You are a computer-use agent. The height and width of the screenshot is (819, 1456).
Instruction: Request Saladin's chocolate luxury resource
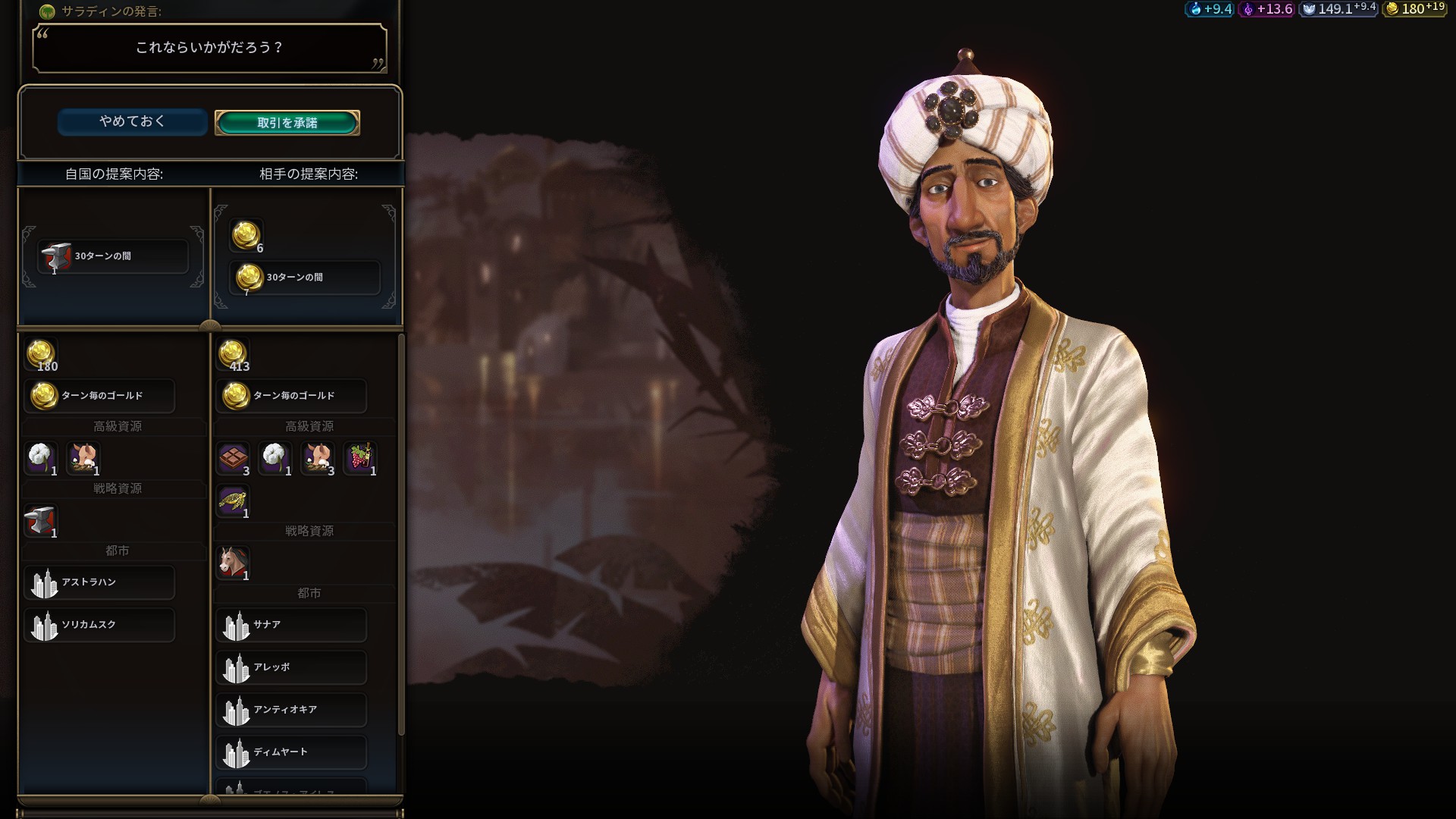(x=233, y=458)
